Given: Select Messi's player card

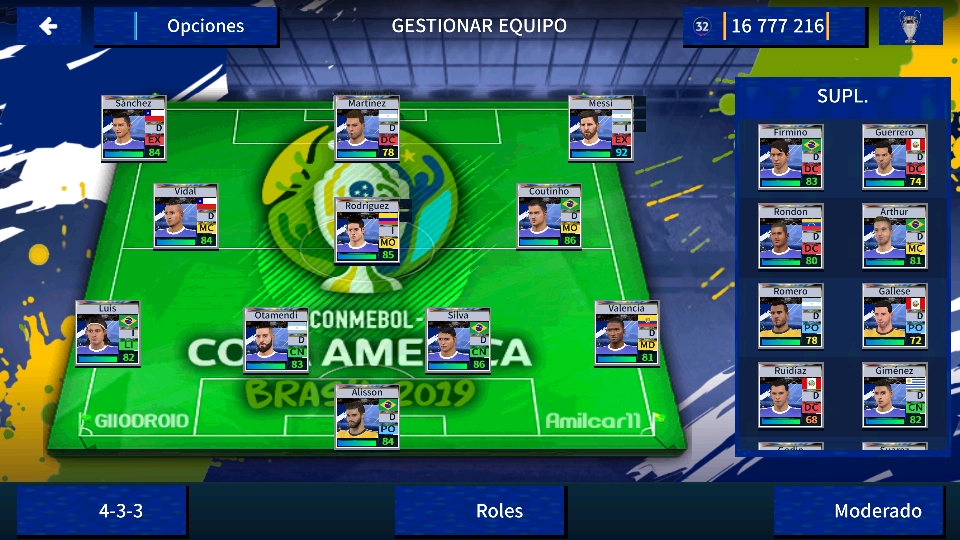Looking at the screenshot, I should (x=600, y=129).
